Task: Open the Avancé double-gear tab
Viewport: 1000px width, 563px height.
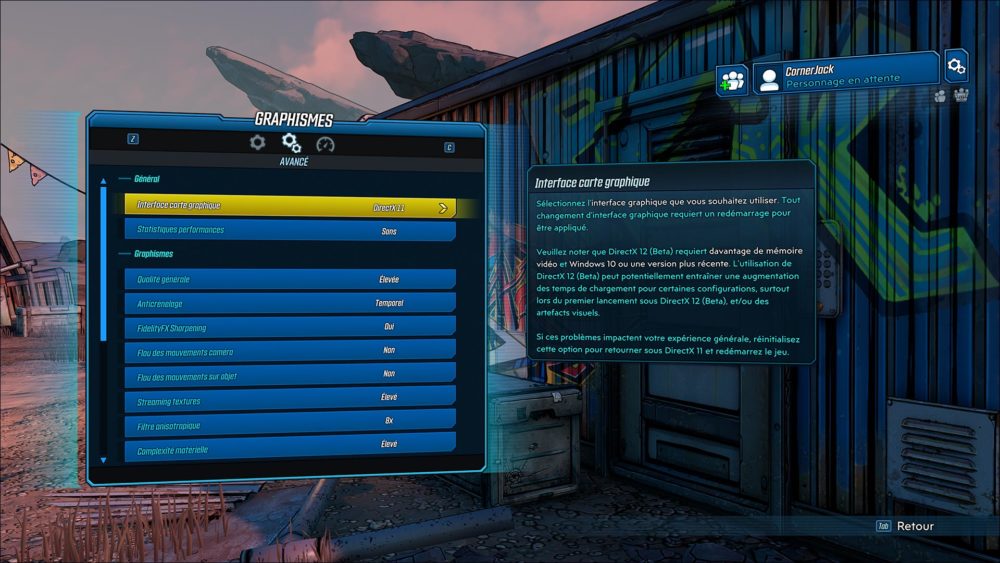Action: (x=291, y=143)
